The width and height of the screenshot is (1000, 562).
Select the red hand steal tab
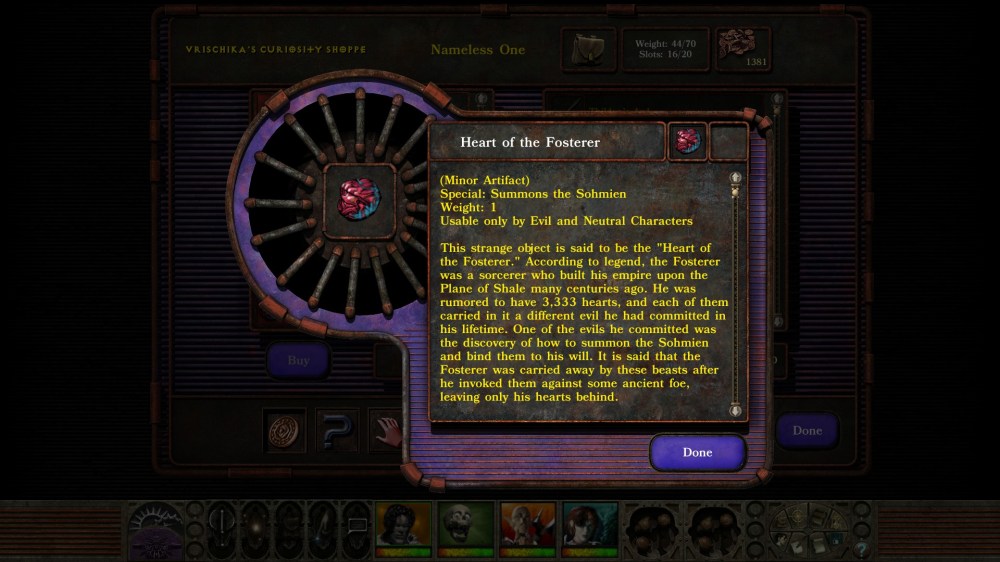(x=385, y=430)
